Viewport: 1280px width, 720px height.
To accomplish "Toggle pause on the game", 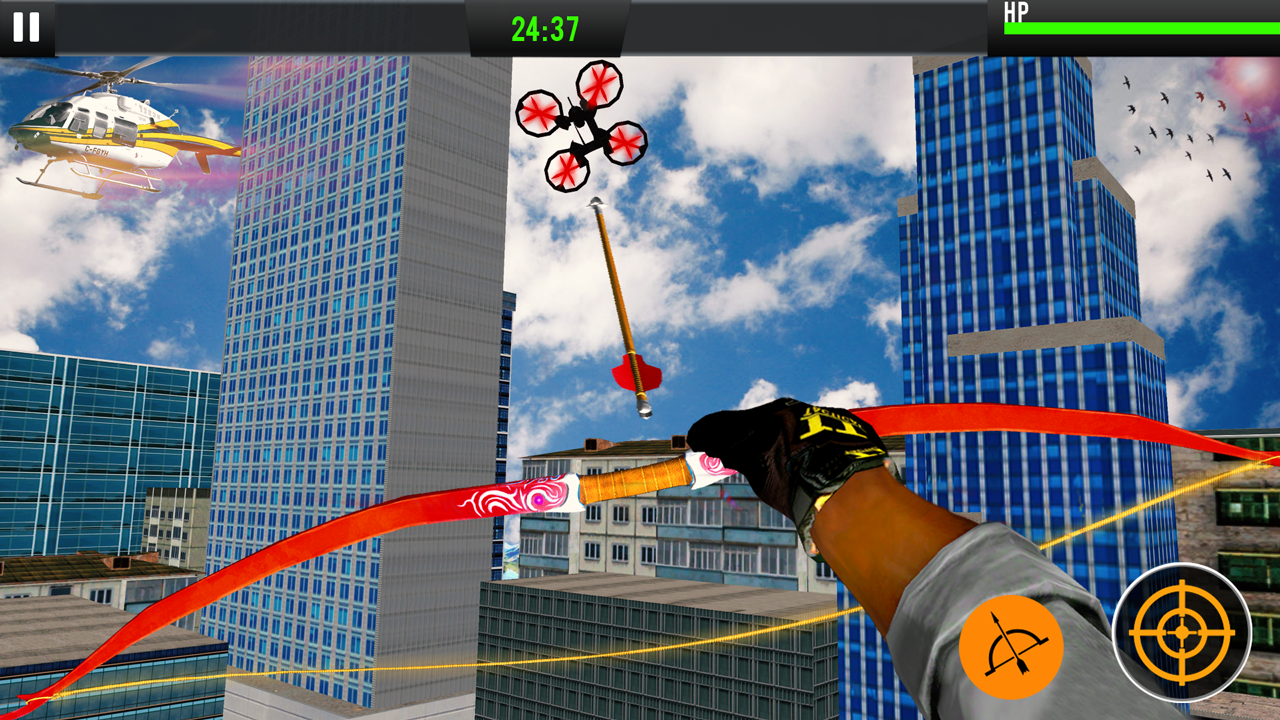I will coord(25,28).
